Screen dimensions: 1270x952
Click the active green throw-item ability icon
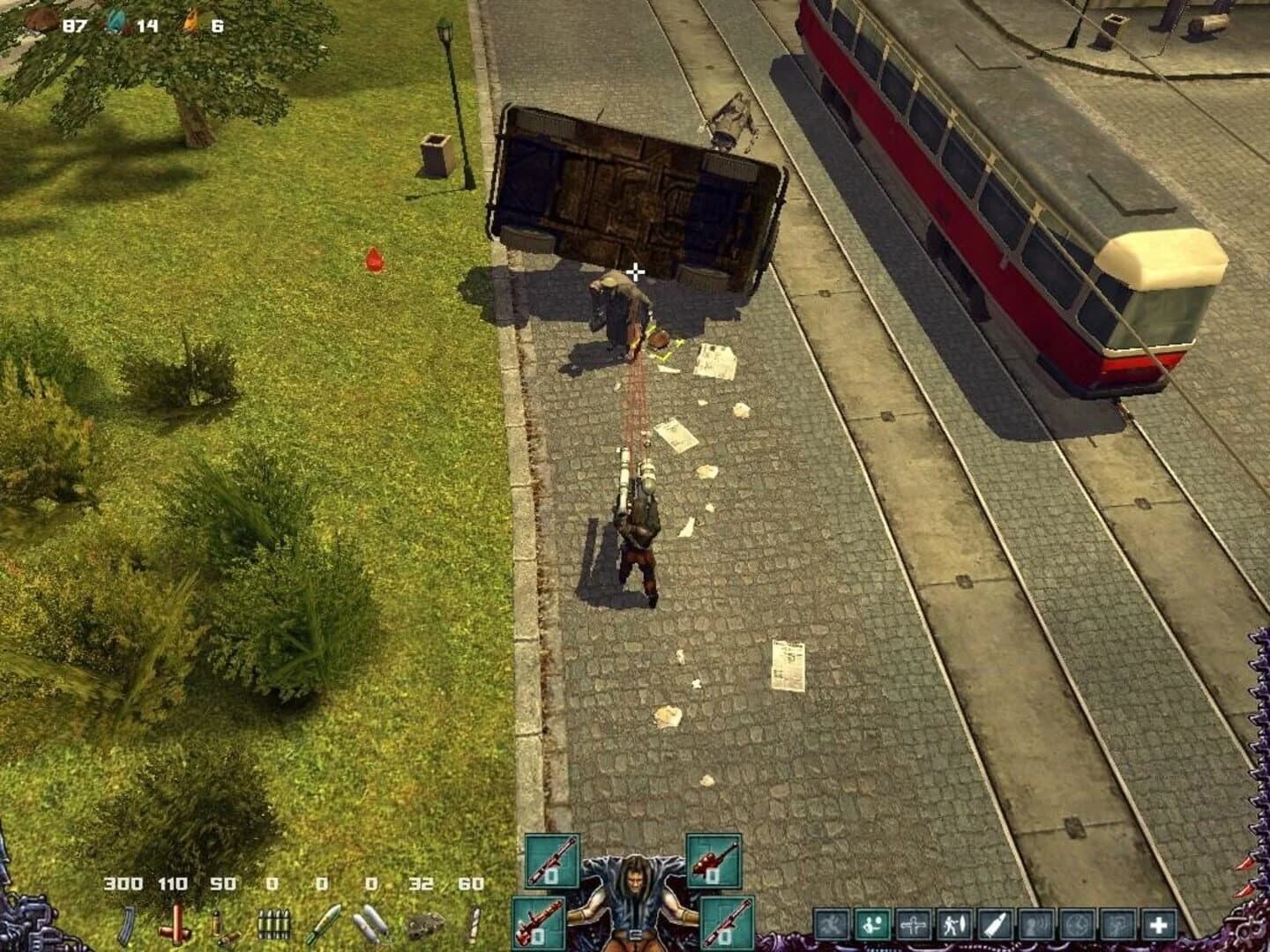tap(871, 926)
